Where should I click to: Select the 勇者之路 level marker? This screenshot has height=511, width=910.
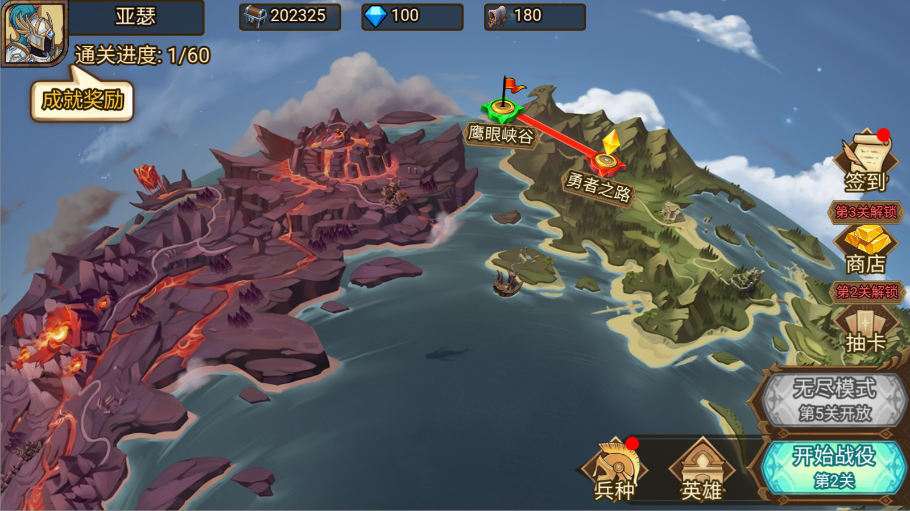point(604,160)
